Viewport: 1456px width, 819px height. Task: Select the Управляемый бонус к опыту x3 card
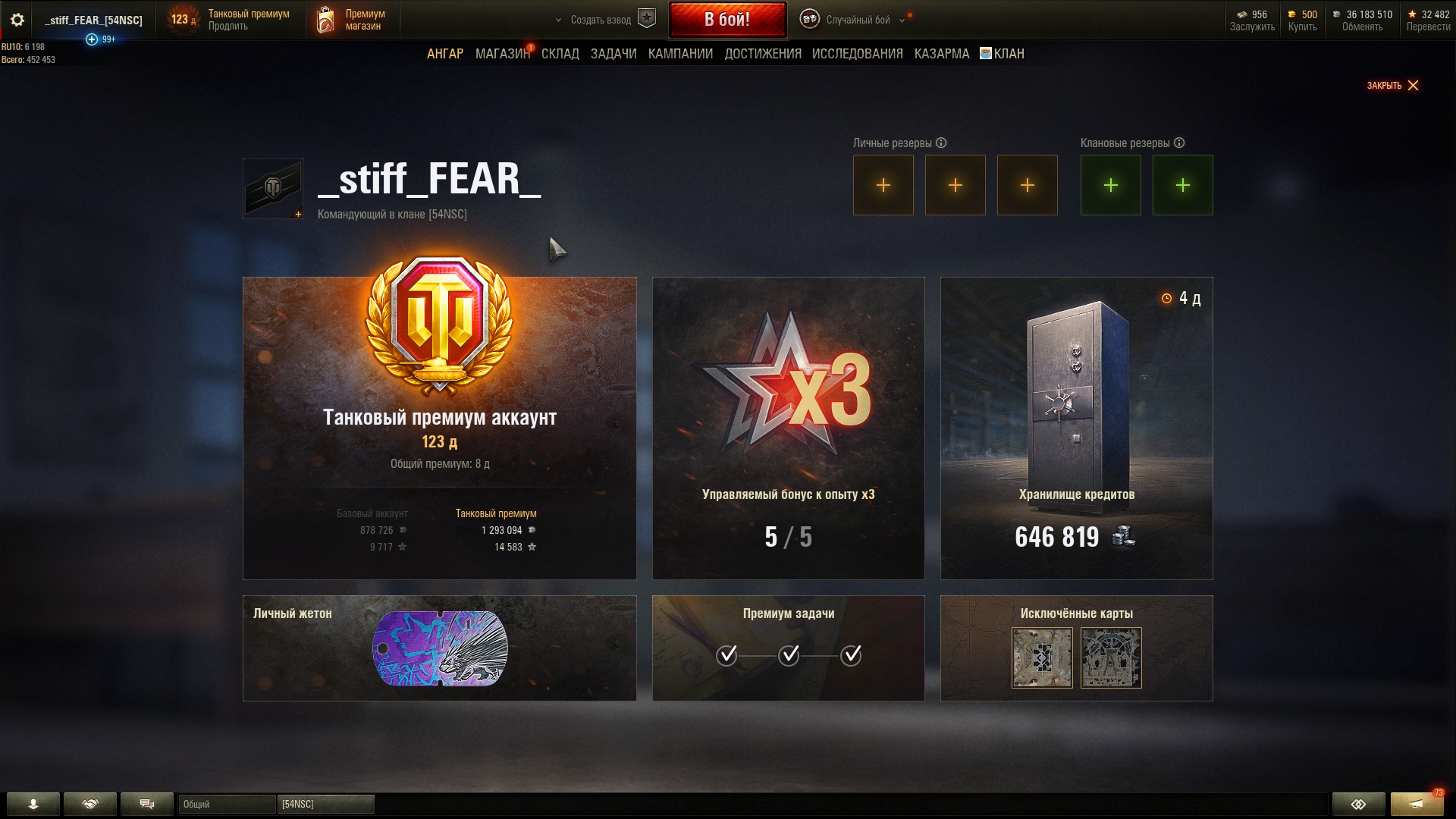788,428
